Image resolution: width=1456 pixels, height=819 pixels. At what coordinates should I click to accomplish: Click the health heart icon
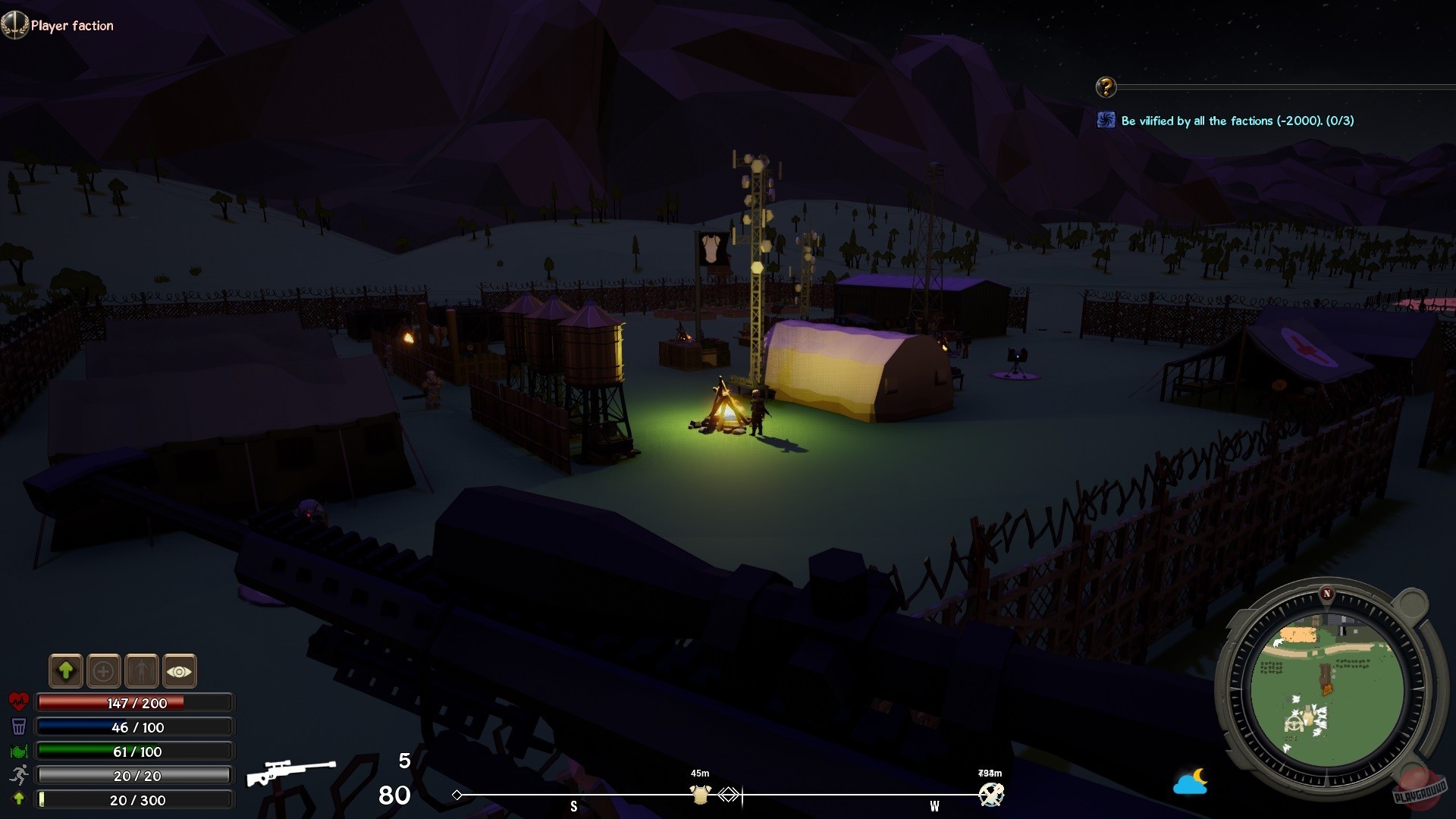18,701
